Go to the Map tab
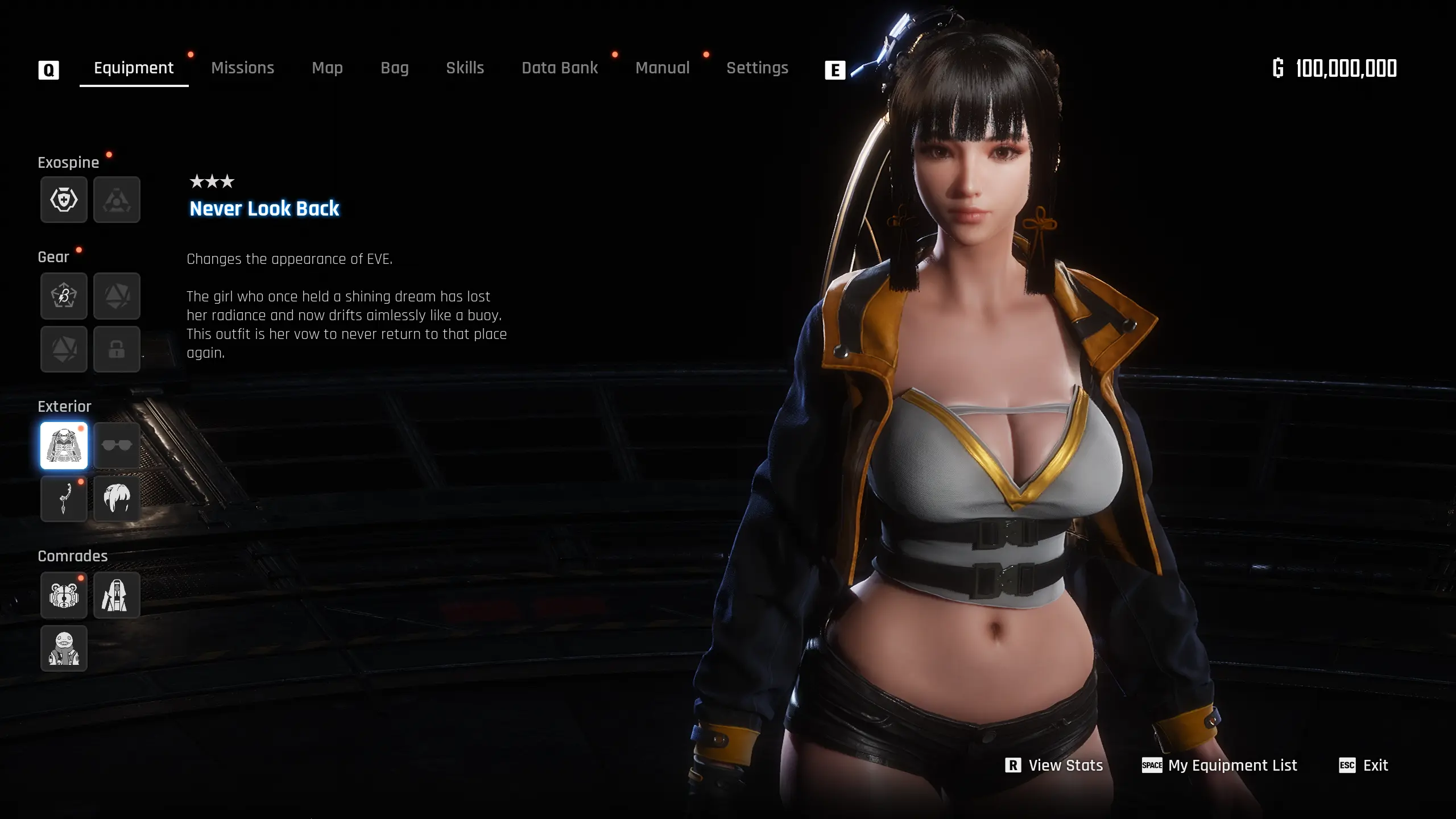Image resolution: width=1456 pixels, height=819 pixels. tap(327, 68)
